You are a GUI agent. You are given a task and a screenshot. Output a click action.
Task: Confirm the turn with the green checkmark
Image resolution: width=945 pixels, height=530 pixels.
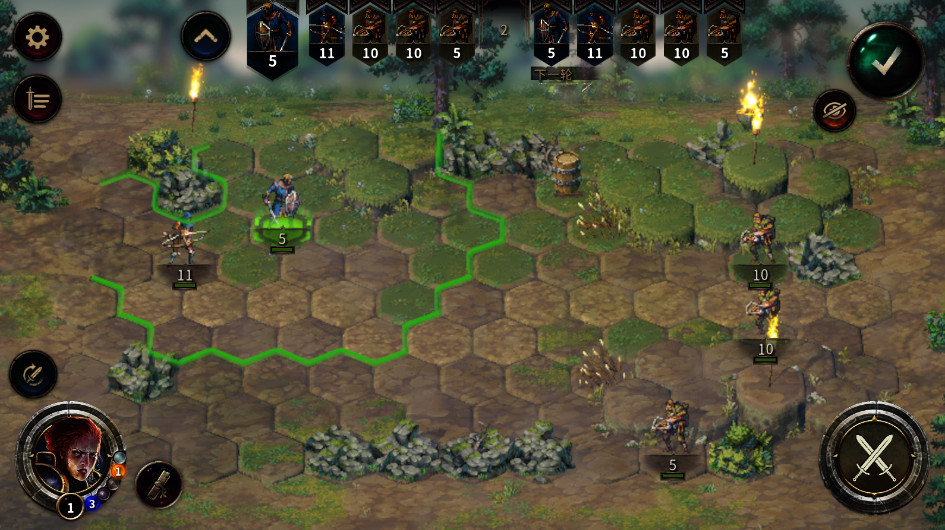pyautogui.click(x=884, y=60)
